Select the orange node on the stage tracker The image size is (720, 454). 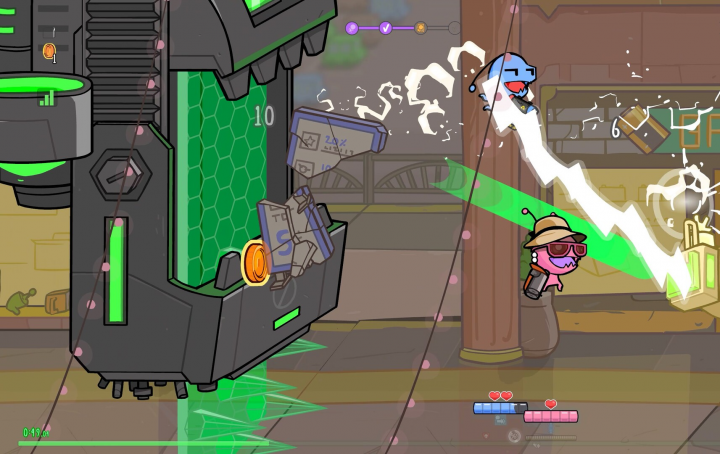click(420, 28)
